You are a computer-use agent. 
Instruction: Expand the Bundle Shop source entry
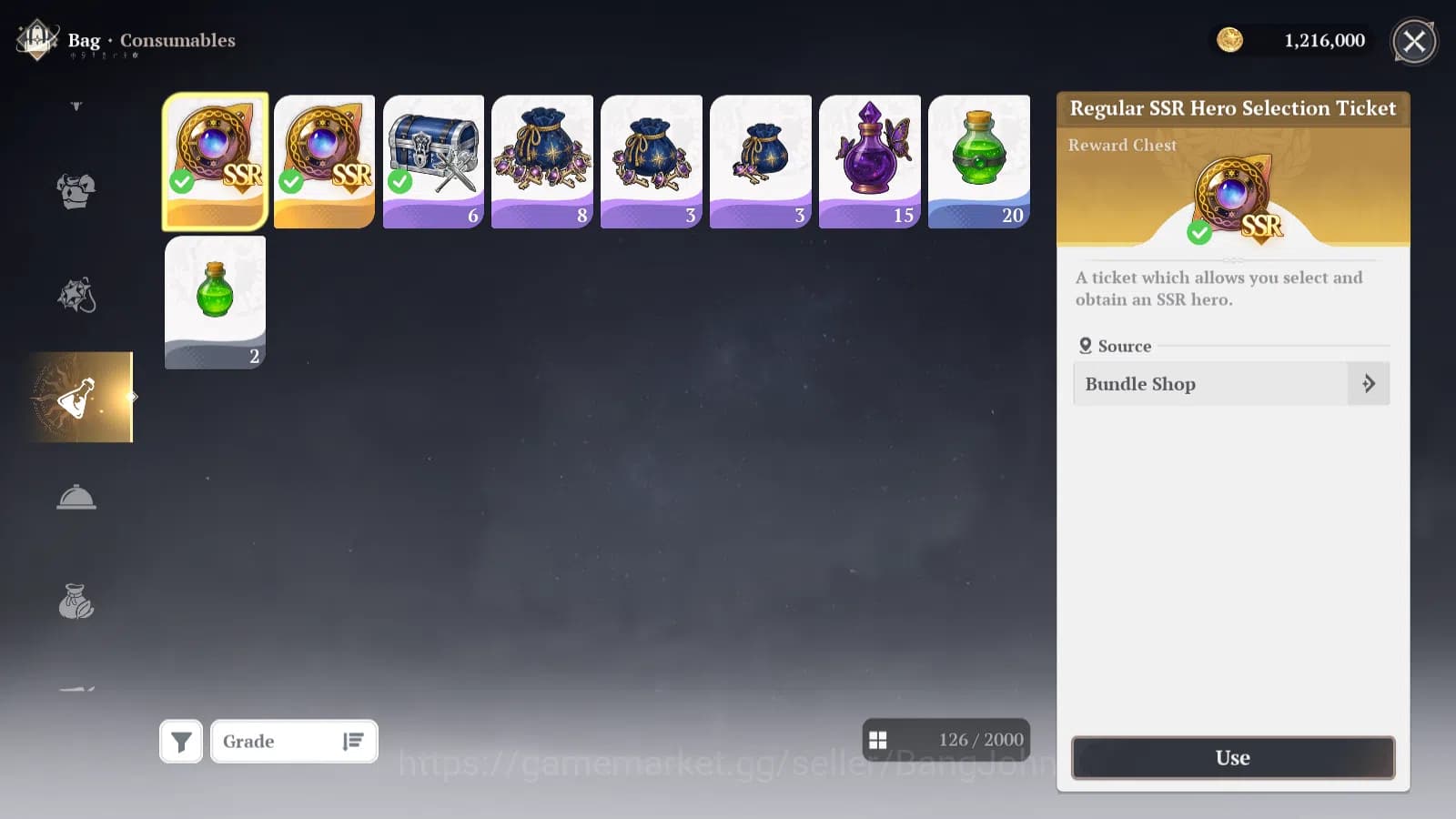click(x=1368, y=383)
